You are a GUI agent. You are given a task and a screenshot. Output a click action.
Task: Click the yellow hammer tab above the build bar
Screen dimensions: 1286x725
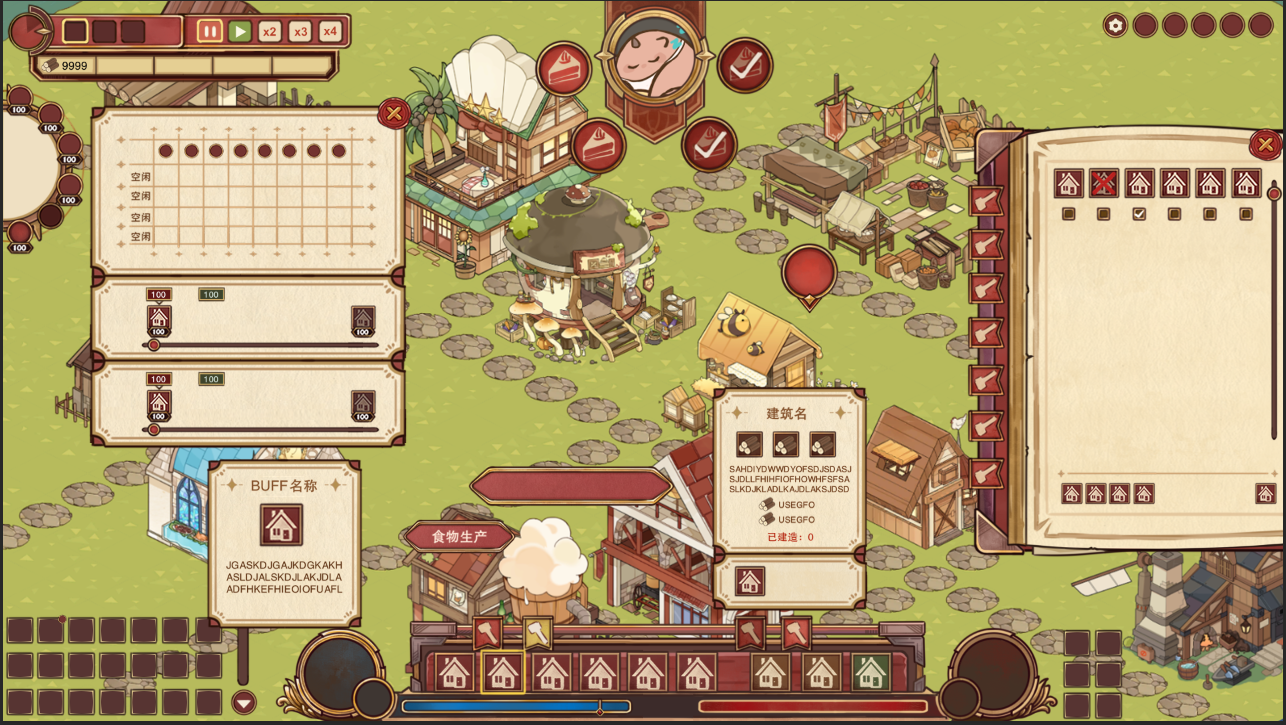coord(537,633)
